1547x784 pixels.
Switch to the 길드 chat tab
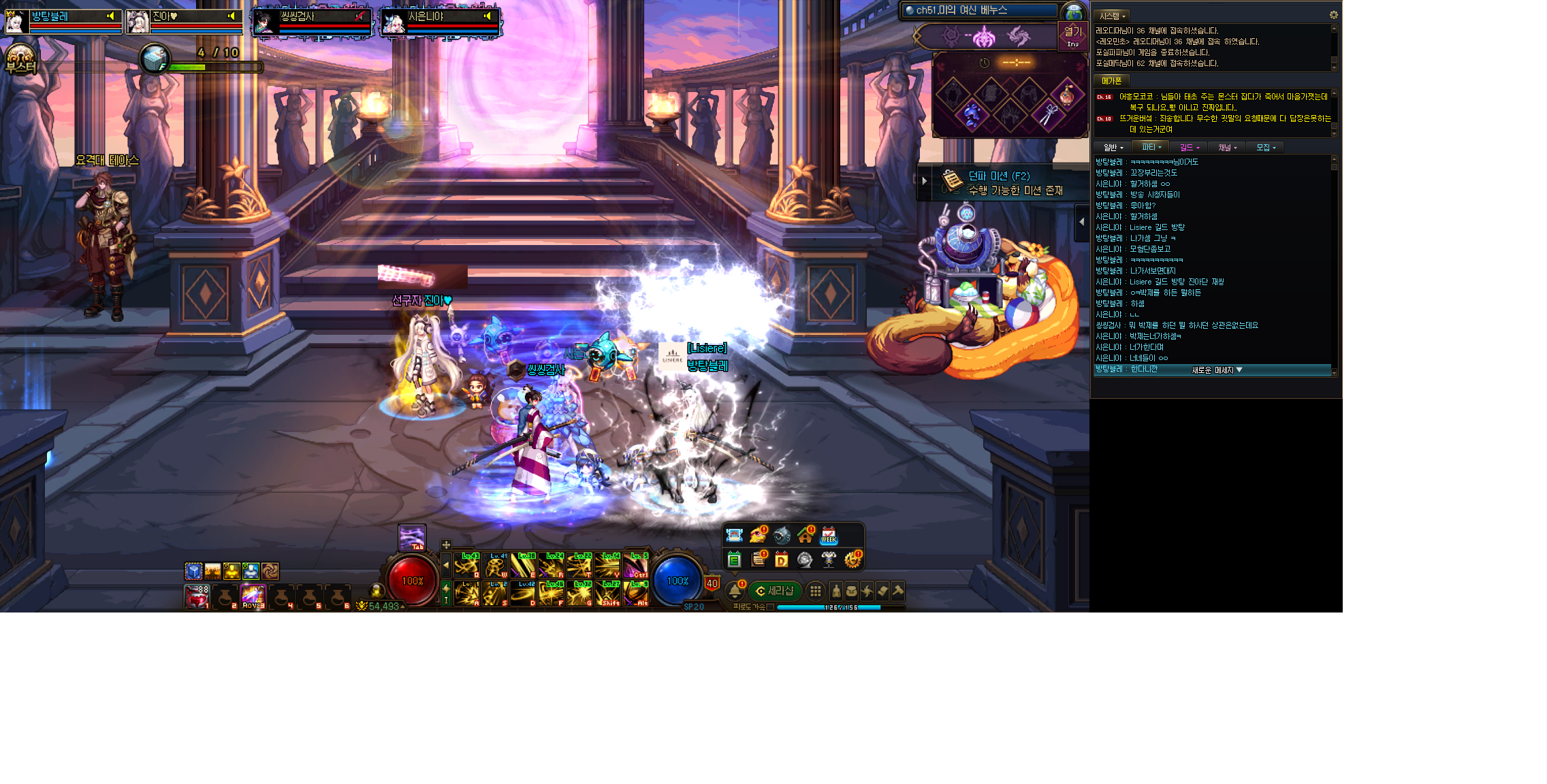(1189, 147)
